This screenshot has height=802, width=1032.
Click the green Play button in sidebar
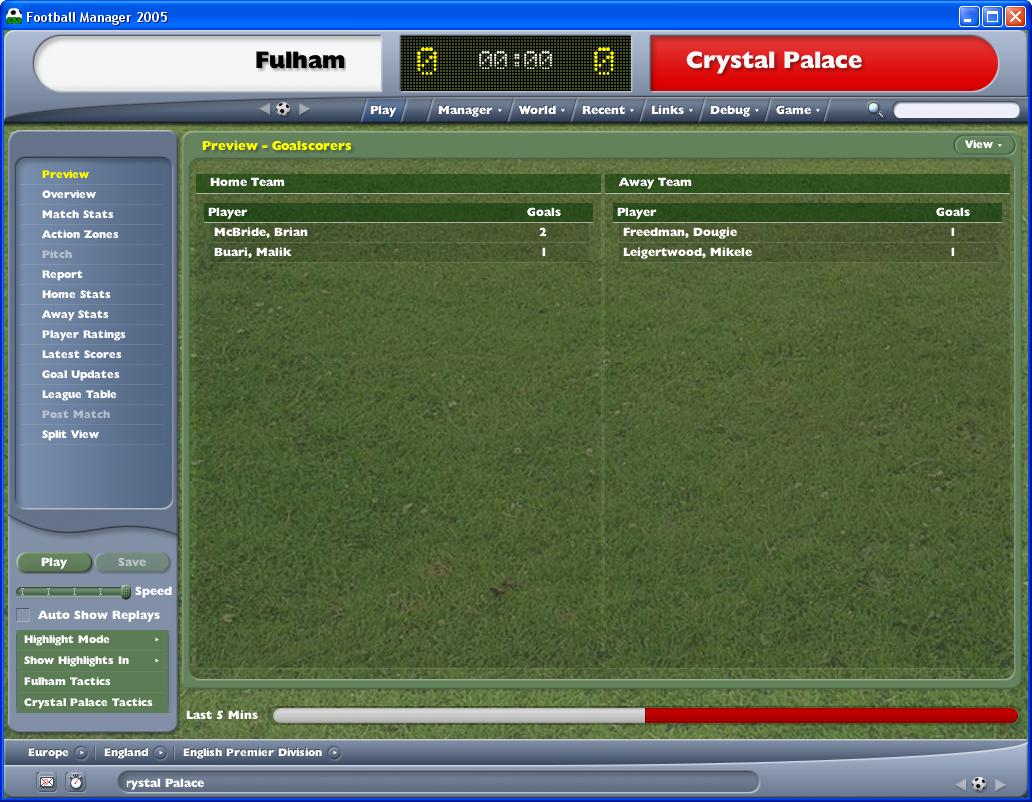[54, 562]
